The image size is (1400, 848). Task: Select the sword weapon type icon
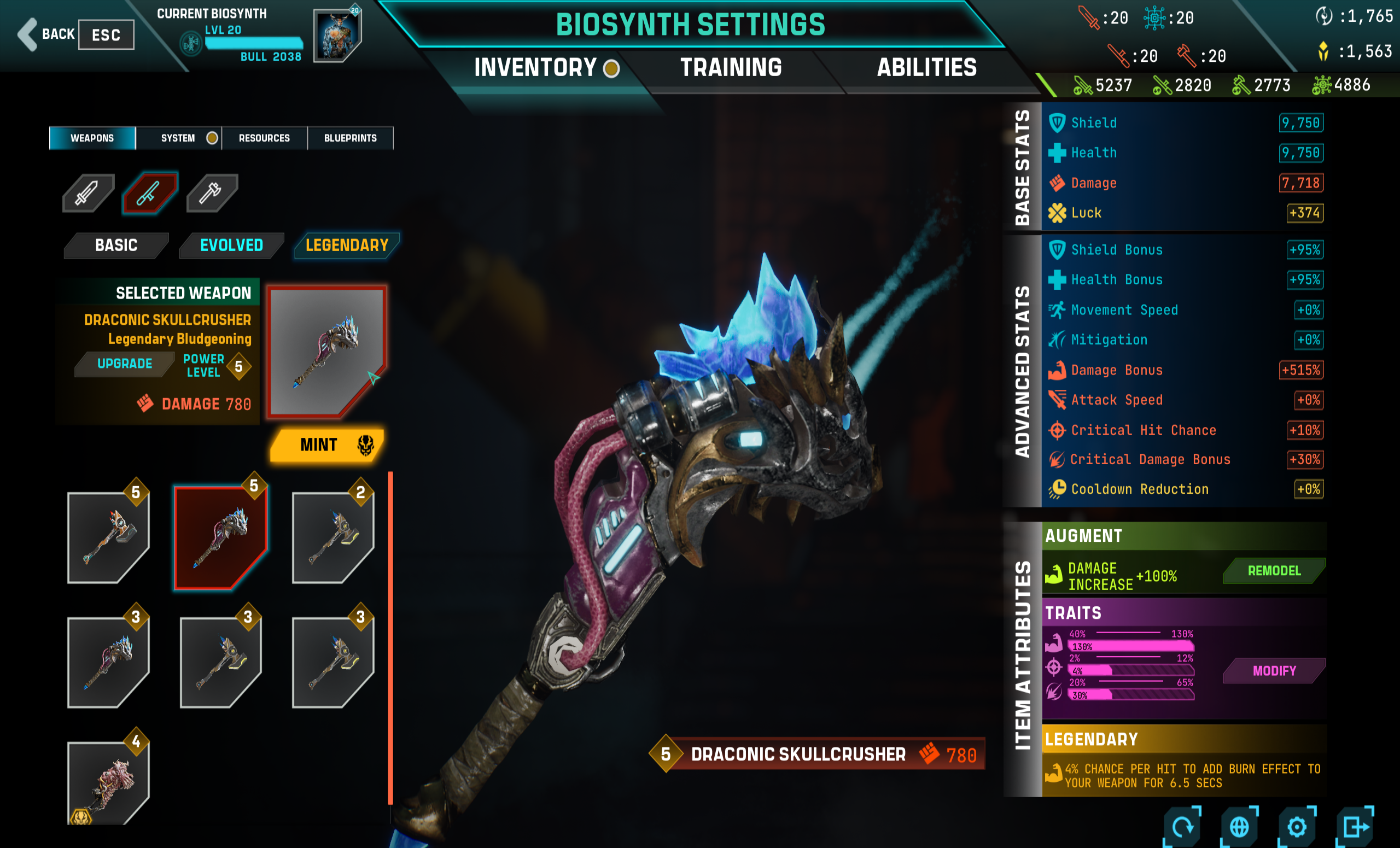point(87,193)
